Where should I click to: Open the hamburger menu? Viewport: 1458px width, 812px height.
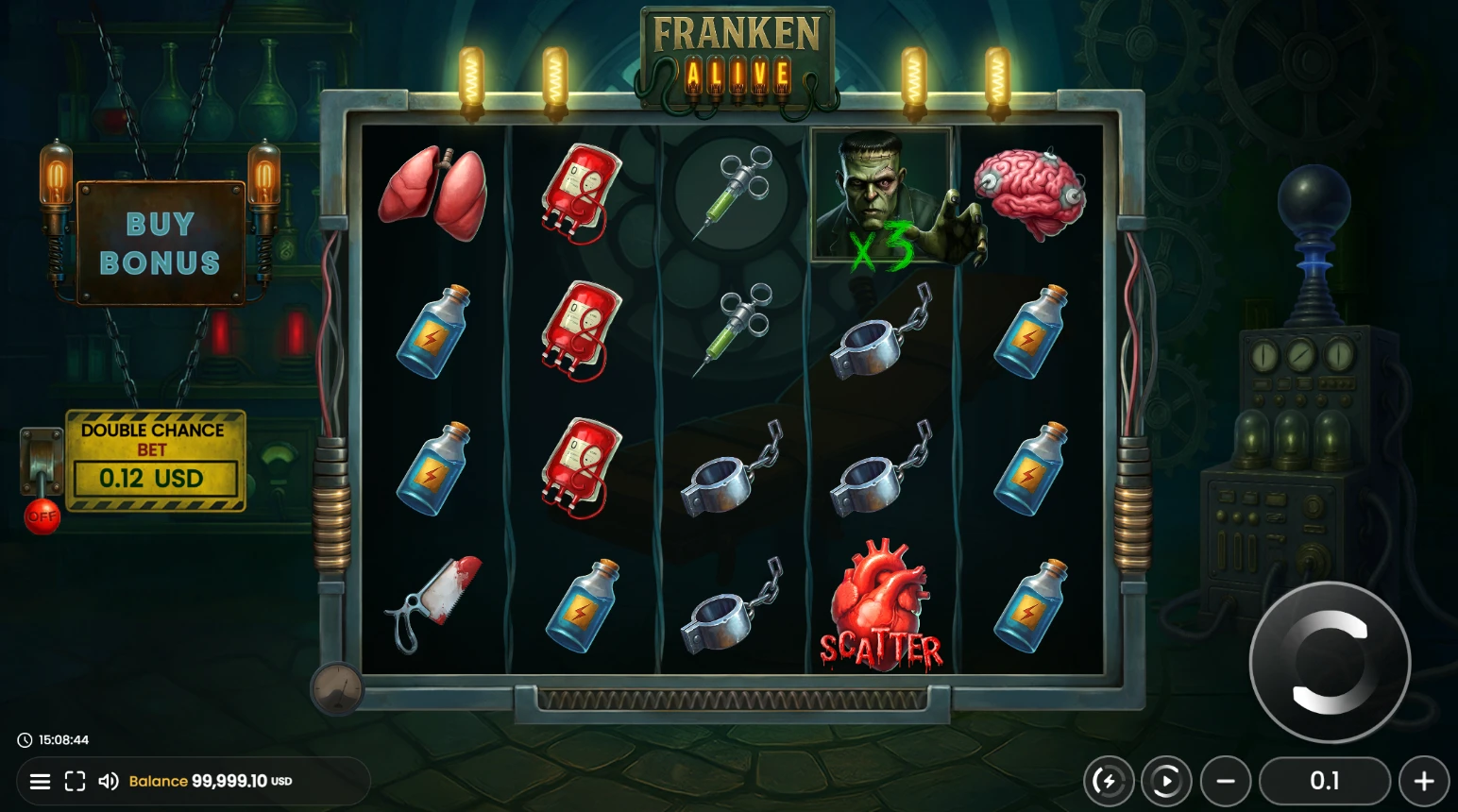pyautogui.click(x=40, y=781)
